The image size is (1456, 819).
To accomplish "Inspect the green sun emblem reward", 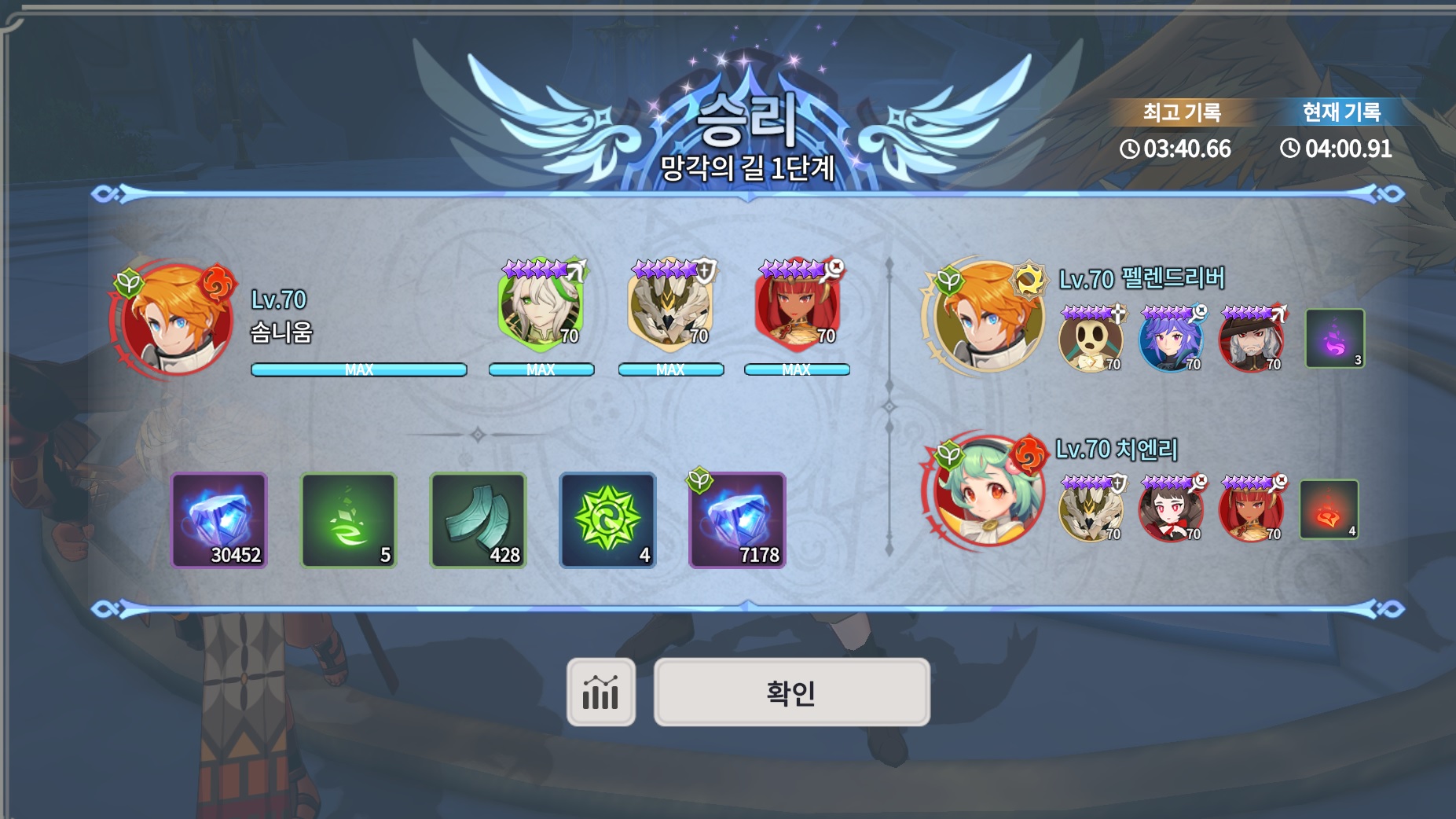I will (607, 520).
